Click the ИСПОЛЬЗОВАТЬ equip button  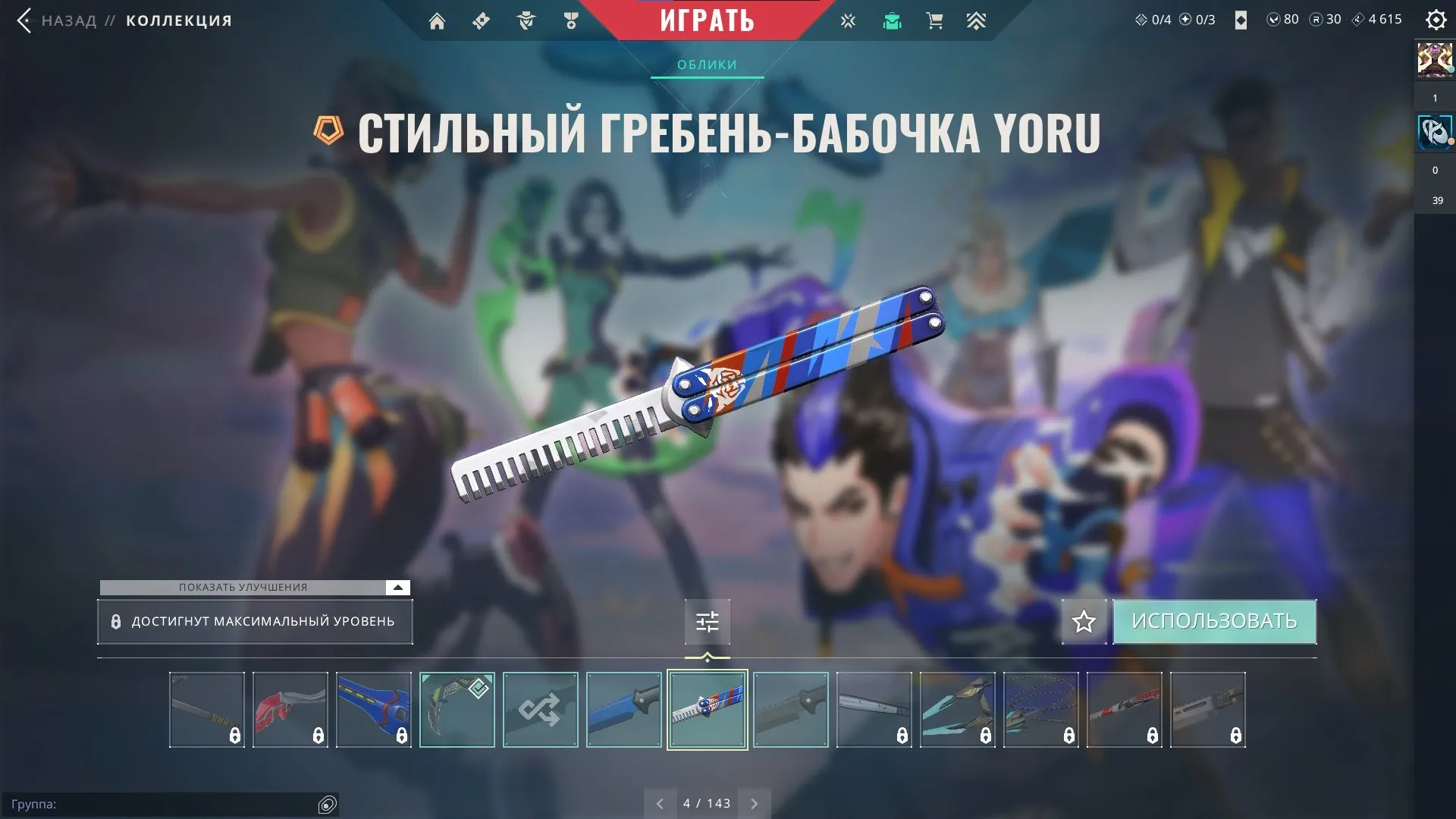1214,620
